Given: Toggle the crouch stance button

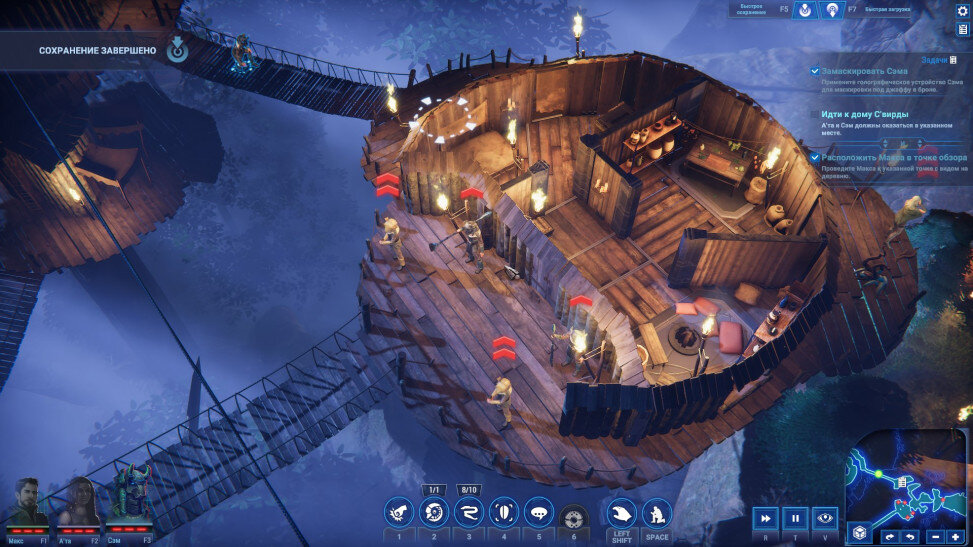Looking at the screenshot, I should [x=657, y=513].
